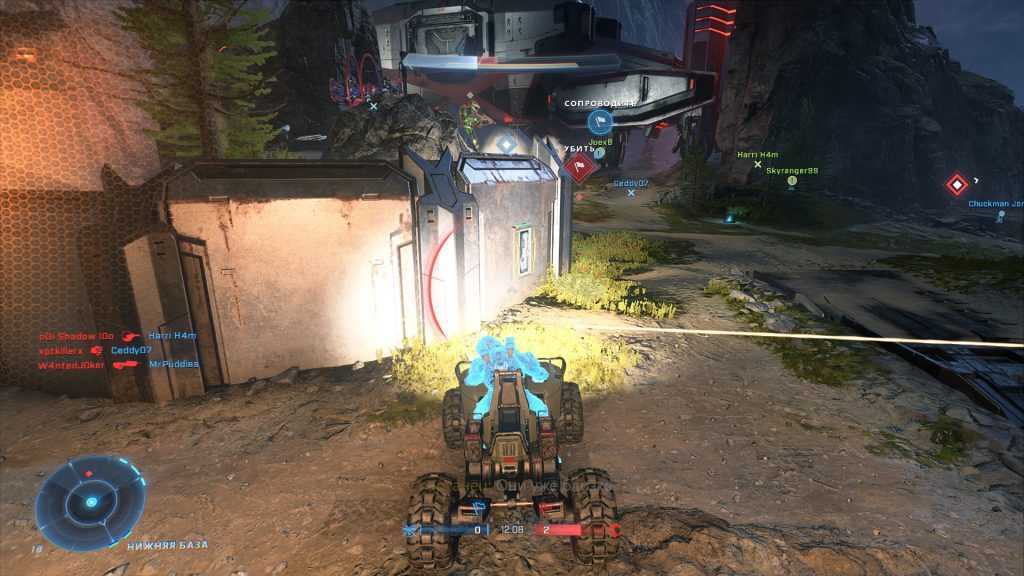The height and width of the screenshot is (576, 1024).
Task: Select the Chuckman teammate nameplate
Action: 995,204
